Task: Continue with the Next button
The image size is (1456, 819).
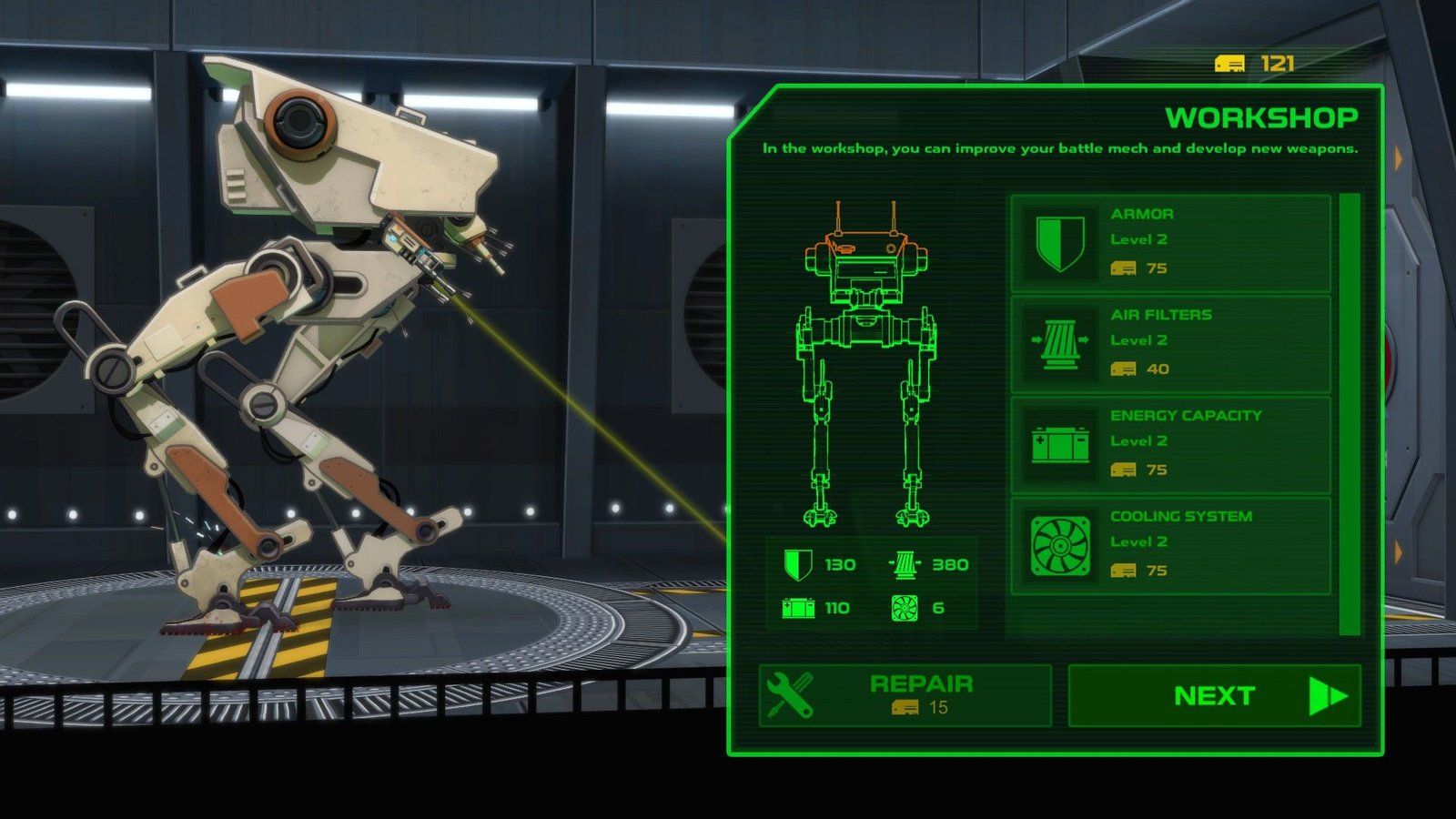Action: click(x=1214, y=695)
